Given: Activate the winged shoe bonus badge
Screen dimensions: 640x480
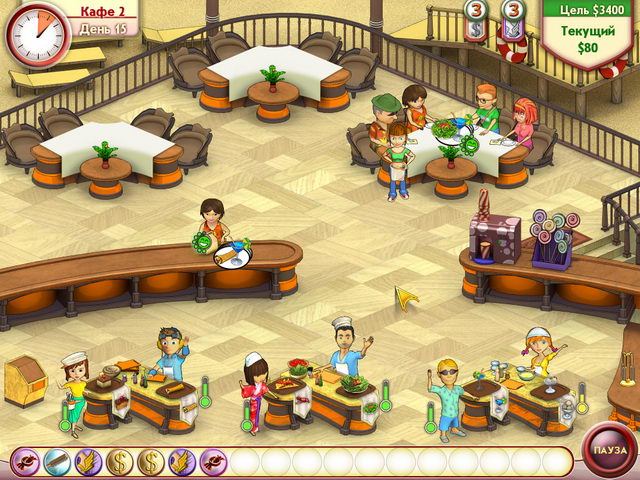Looking at the screenshot, I should tap(88, 462).
